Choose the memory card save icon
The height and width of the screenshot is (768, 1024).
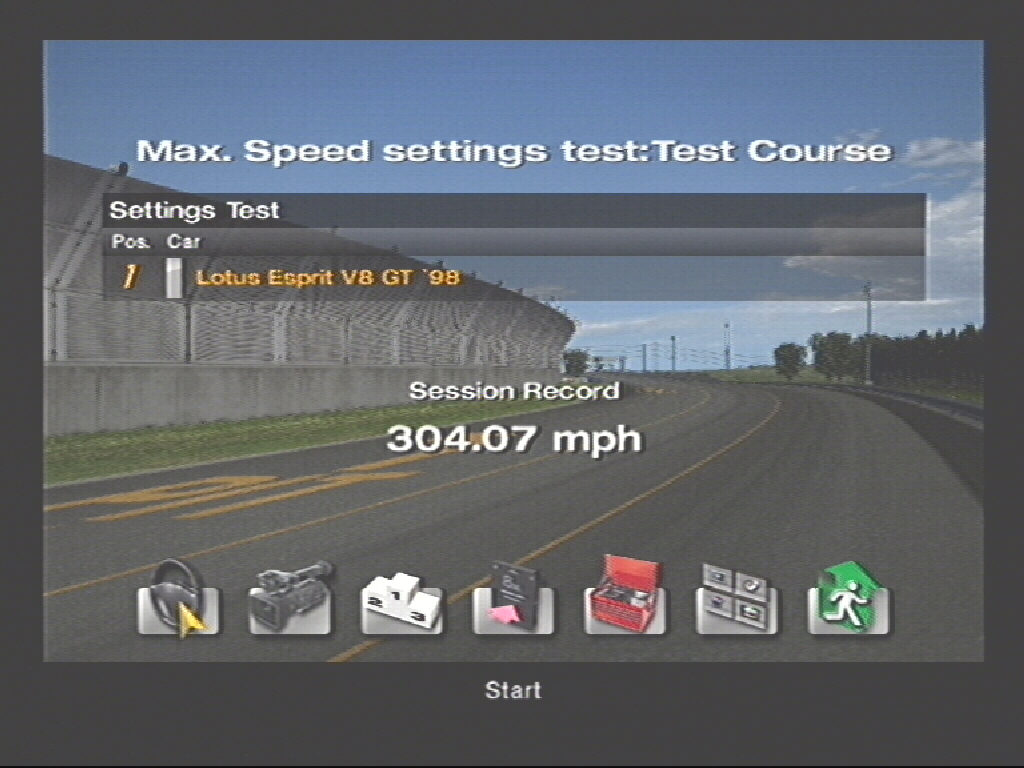click(x=513, y=599)
